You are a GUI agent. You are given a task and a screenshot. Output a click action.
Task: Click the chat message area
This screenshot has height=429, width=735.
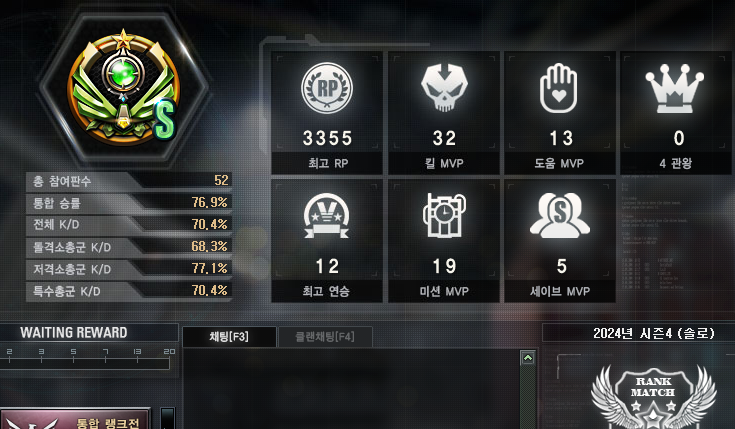point(350,390)
